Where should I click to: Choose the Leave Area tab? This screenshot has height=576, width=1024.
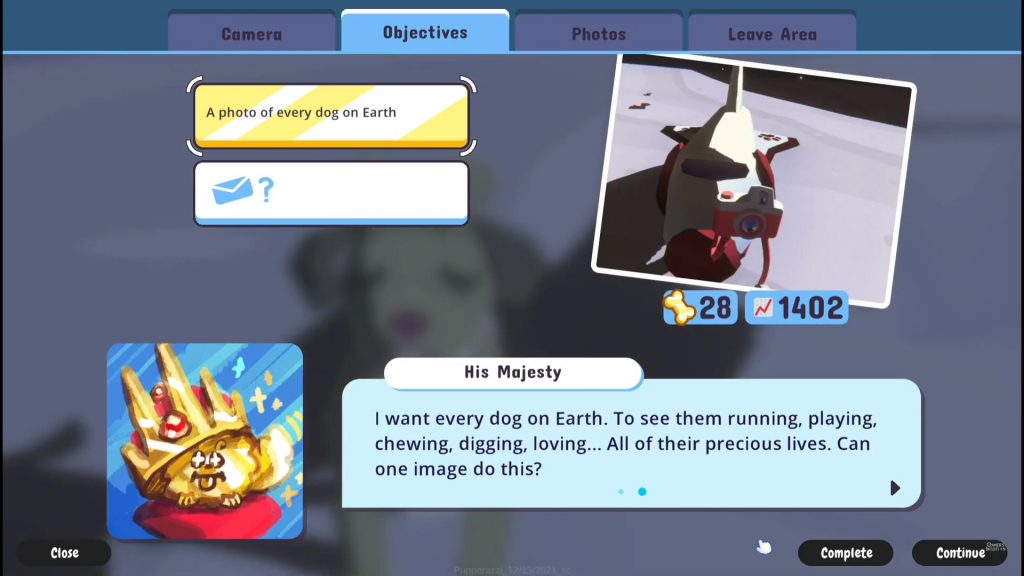[x=772, y=33]
